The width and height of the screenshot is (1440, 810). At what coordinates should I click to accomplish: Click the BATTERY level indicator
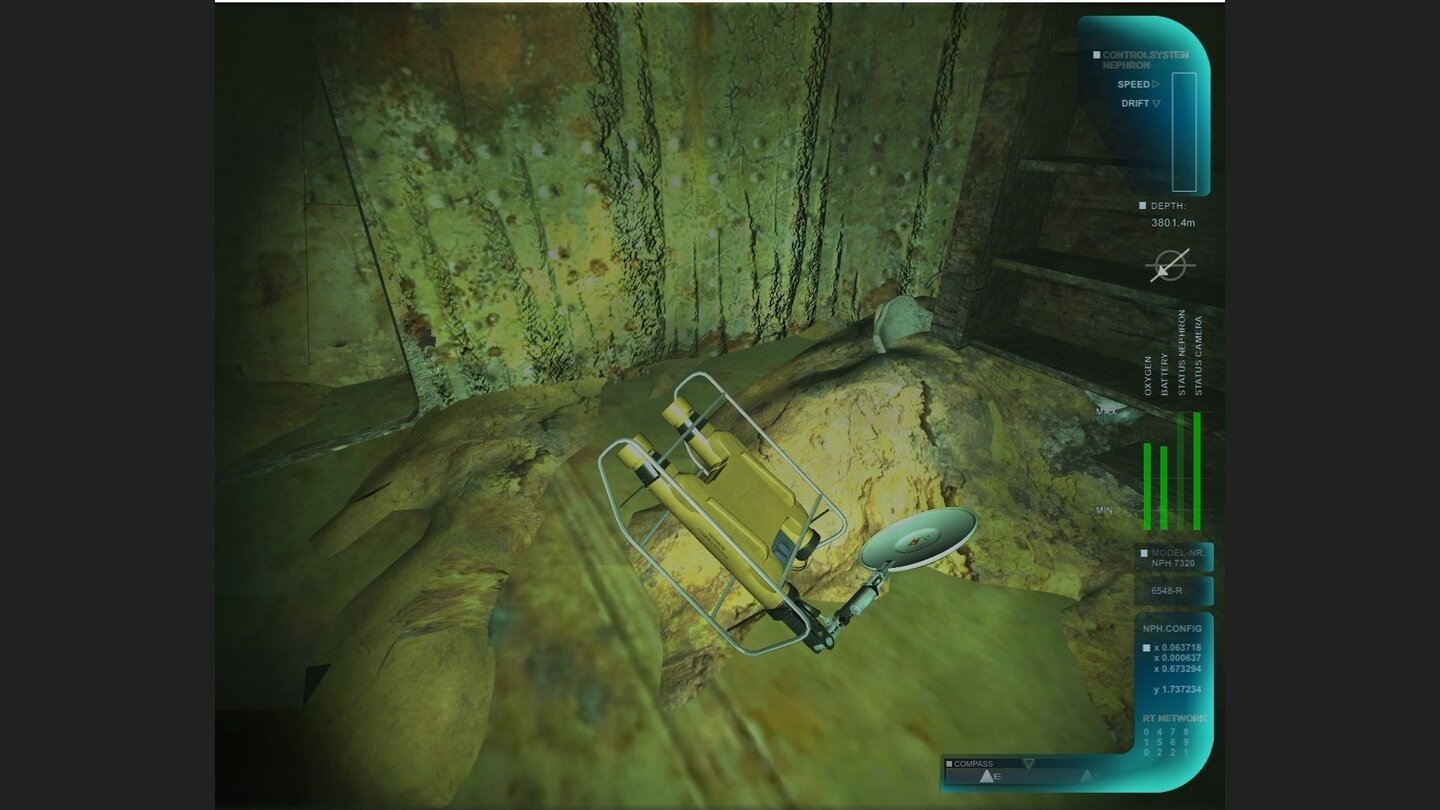click(1164, 490)
